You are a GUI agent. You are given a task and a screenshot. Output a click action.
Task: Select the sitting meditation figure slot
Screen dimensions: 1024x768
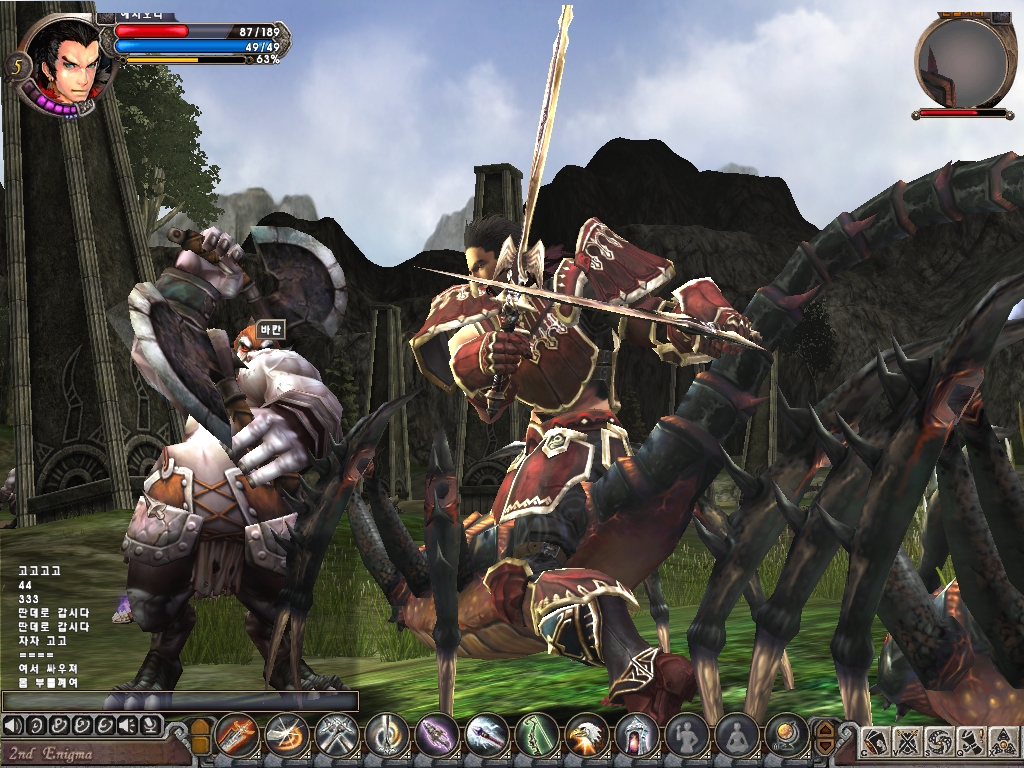point(737,737)
